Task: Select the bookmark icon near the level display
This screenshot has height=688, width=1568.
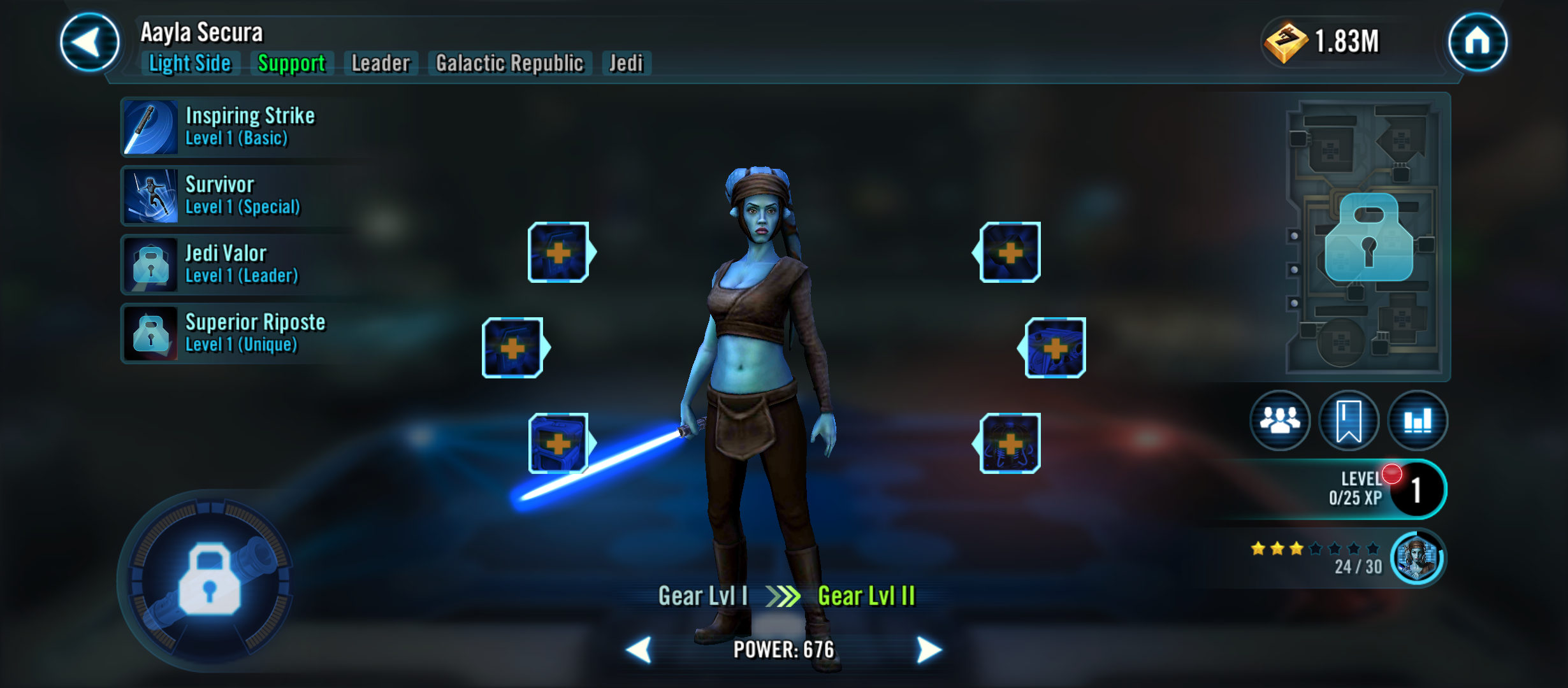Action: pos(1348,420)
